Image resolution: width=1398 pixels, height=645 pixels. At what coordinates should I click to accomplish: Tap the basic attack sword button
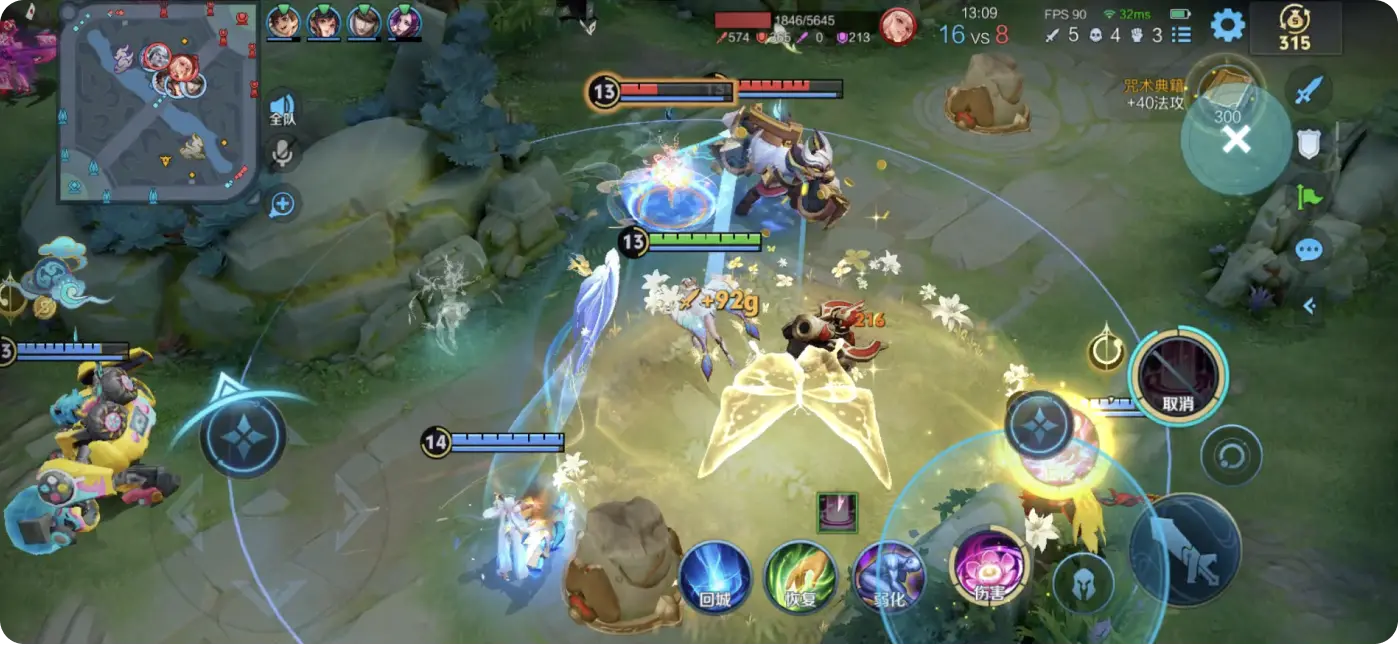tap(1185, 549)
